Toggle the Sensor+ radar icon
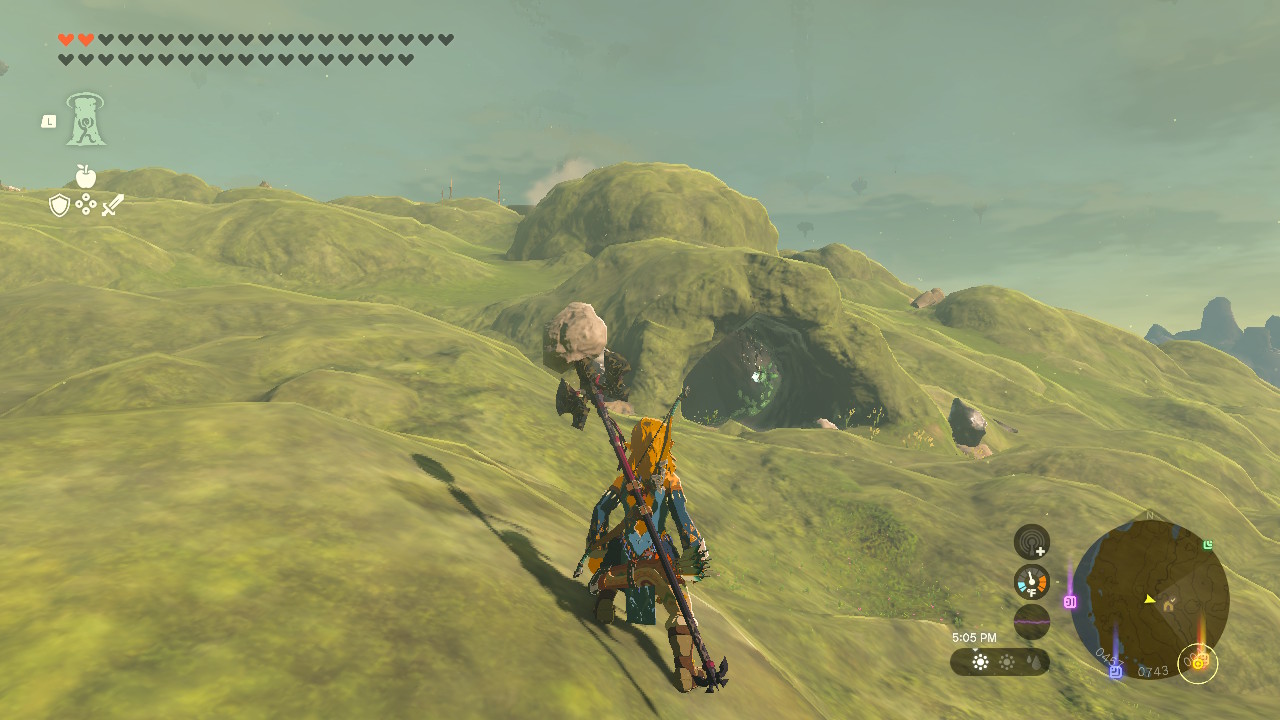The width and height of the screenshot is (1280, 720). click(x=1031, y=542)
